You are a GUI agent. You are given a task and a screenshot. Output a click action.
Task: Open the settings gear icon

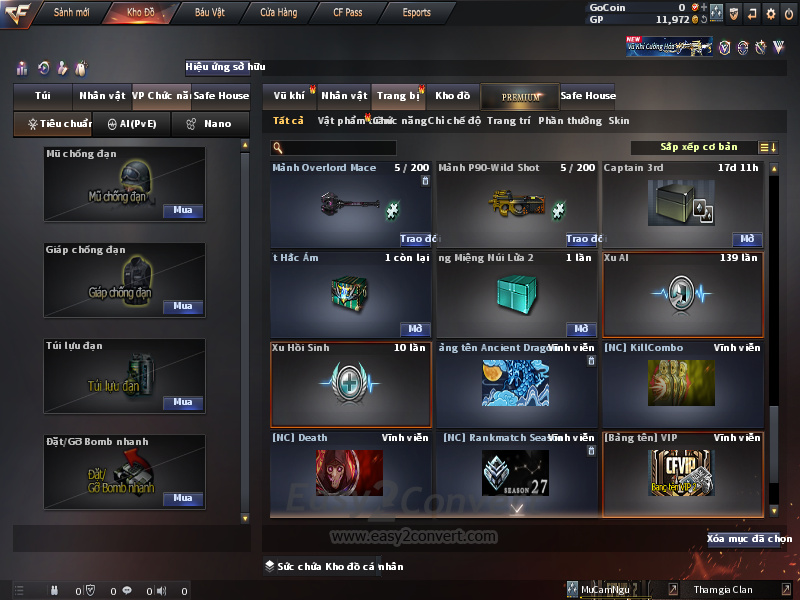pyautogui.click(x=770, y=13)
